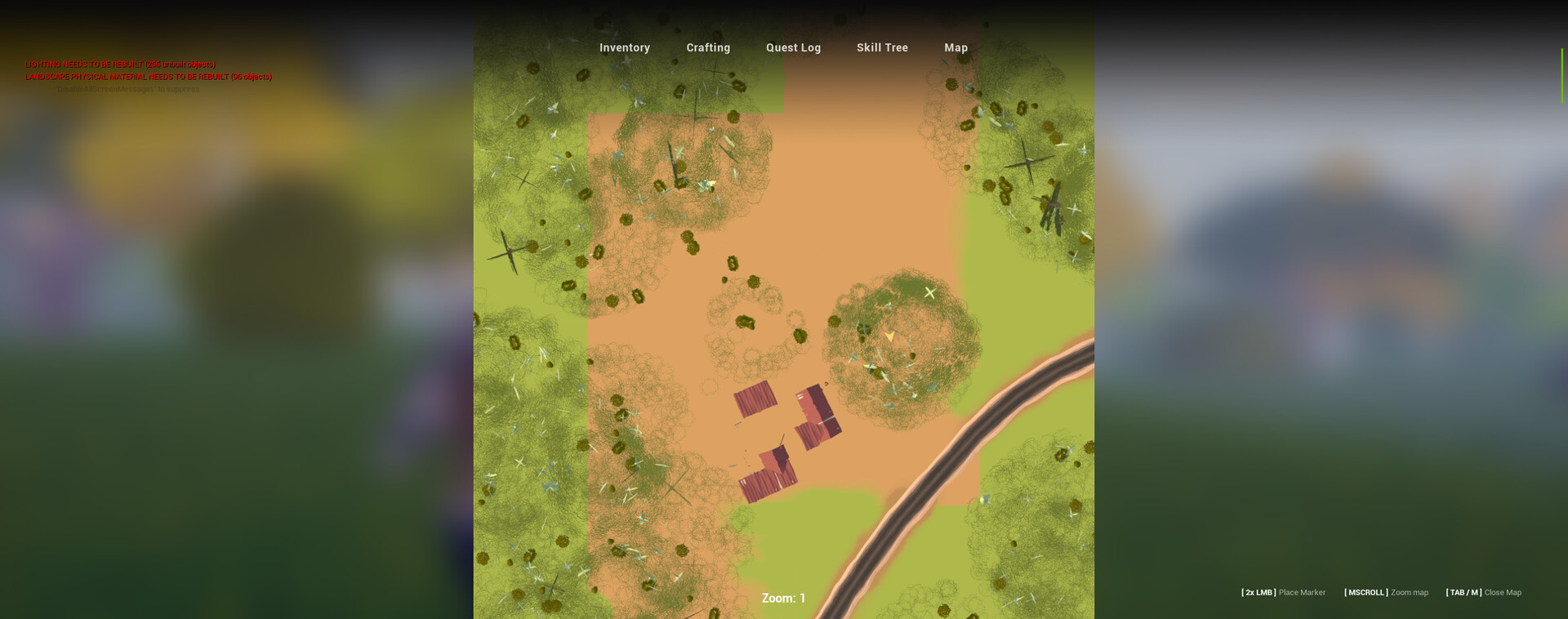Image resolution: width=1568 pixels, height=619 pixels.
Task: Open the Inventory screen
Action: click(624, 47)
